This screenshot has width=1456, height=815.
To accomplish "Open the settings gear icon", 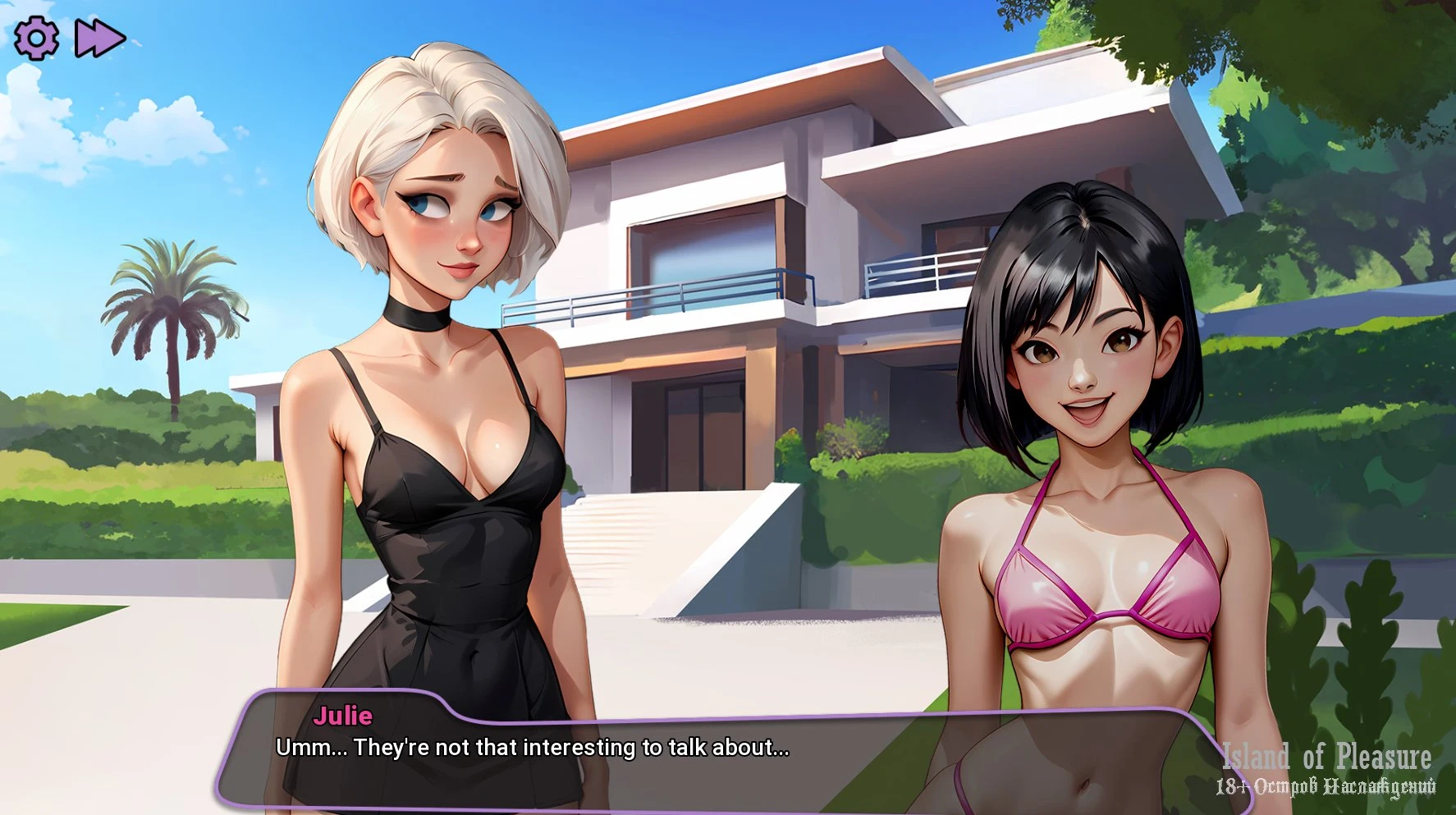I will (37, 38).
